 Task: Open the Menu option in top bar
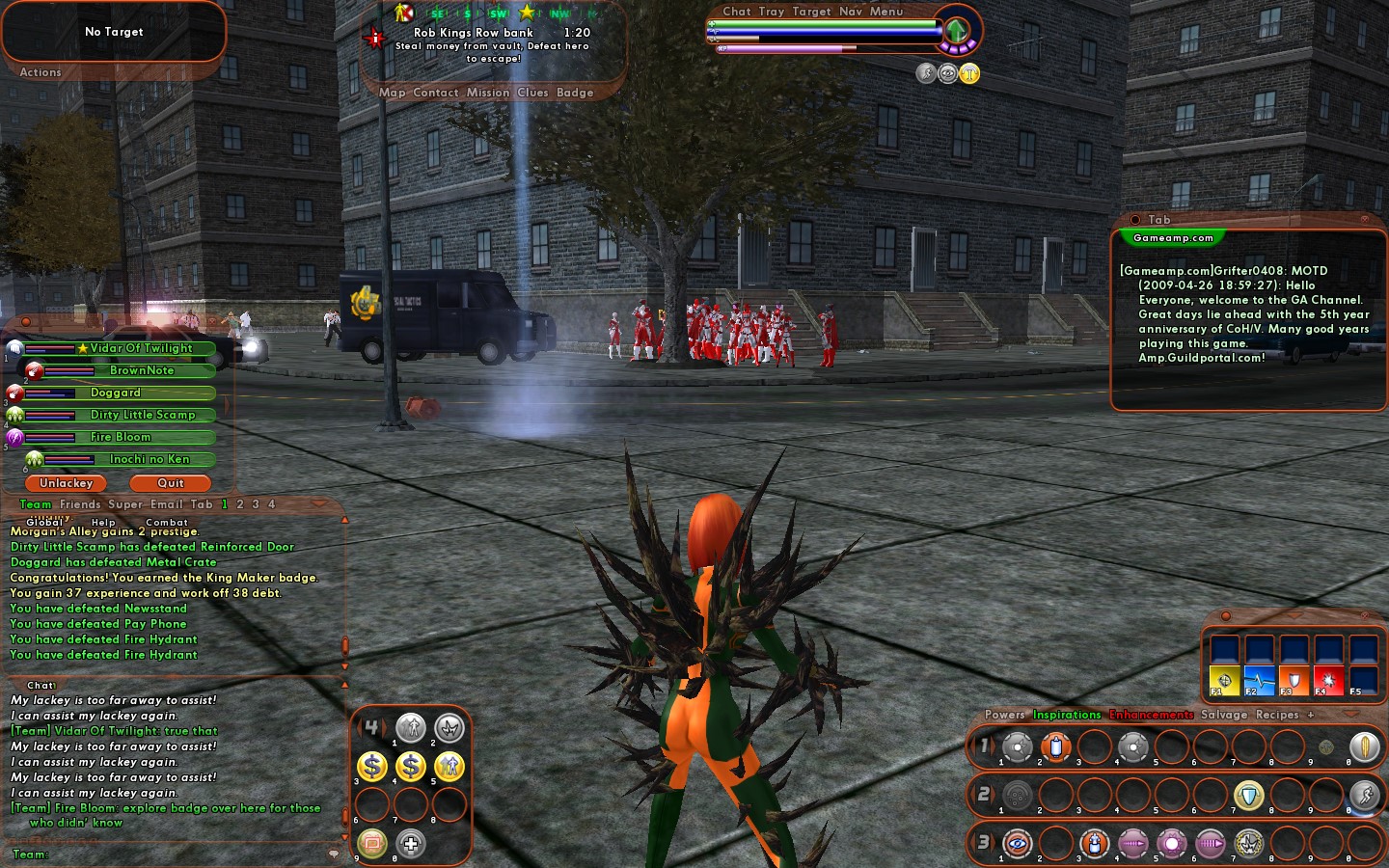coord(886,12)
